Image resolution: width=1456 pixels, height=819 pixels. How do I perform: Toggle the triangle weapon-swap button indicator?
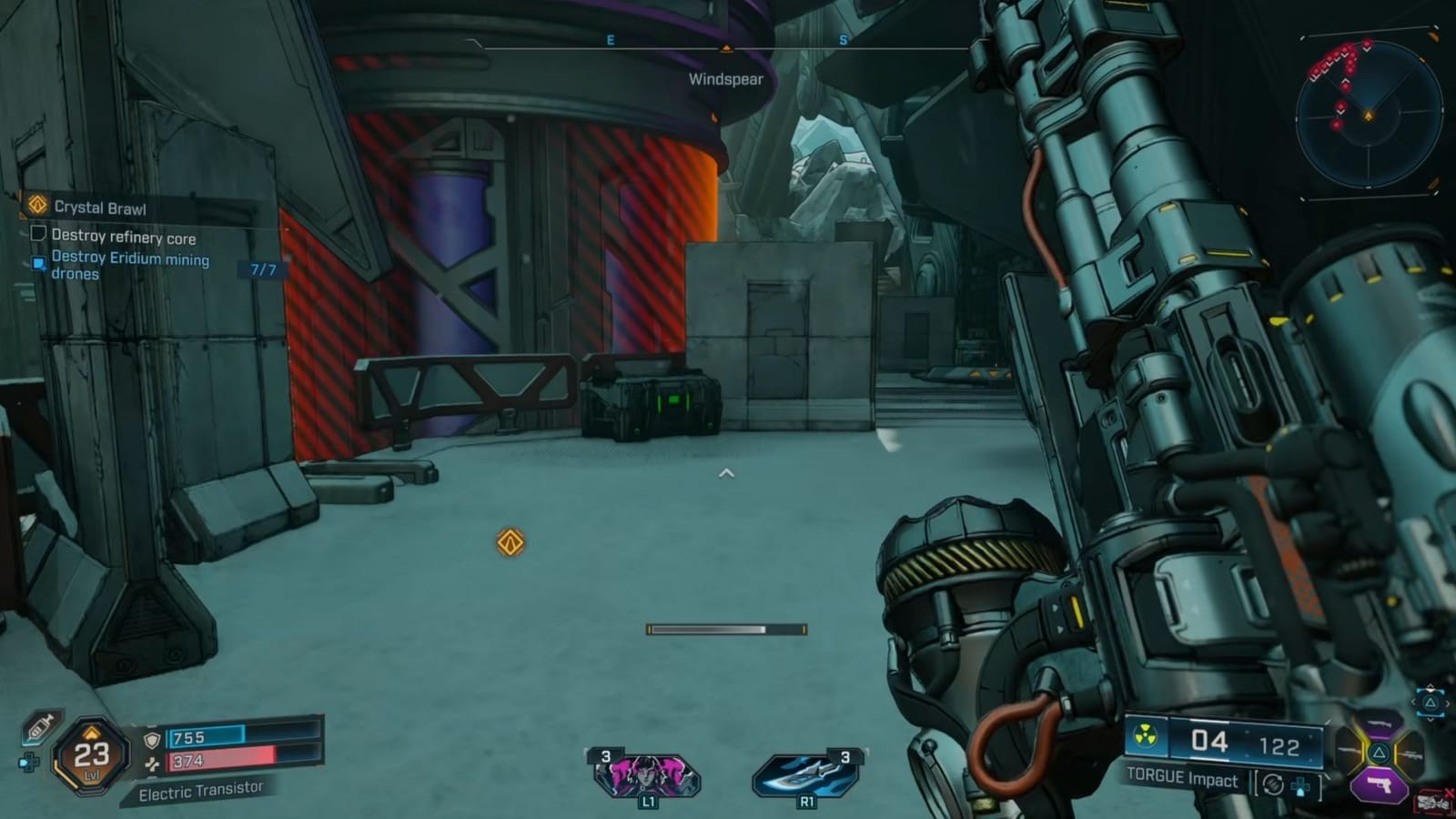[x=1430, y=703]
